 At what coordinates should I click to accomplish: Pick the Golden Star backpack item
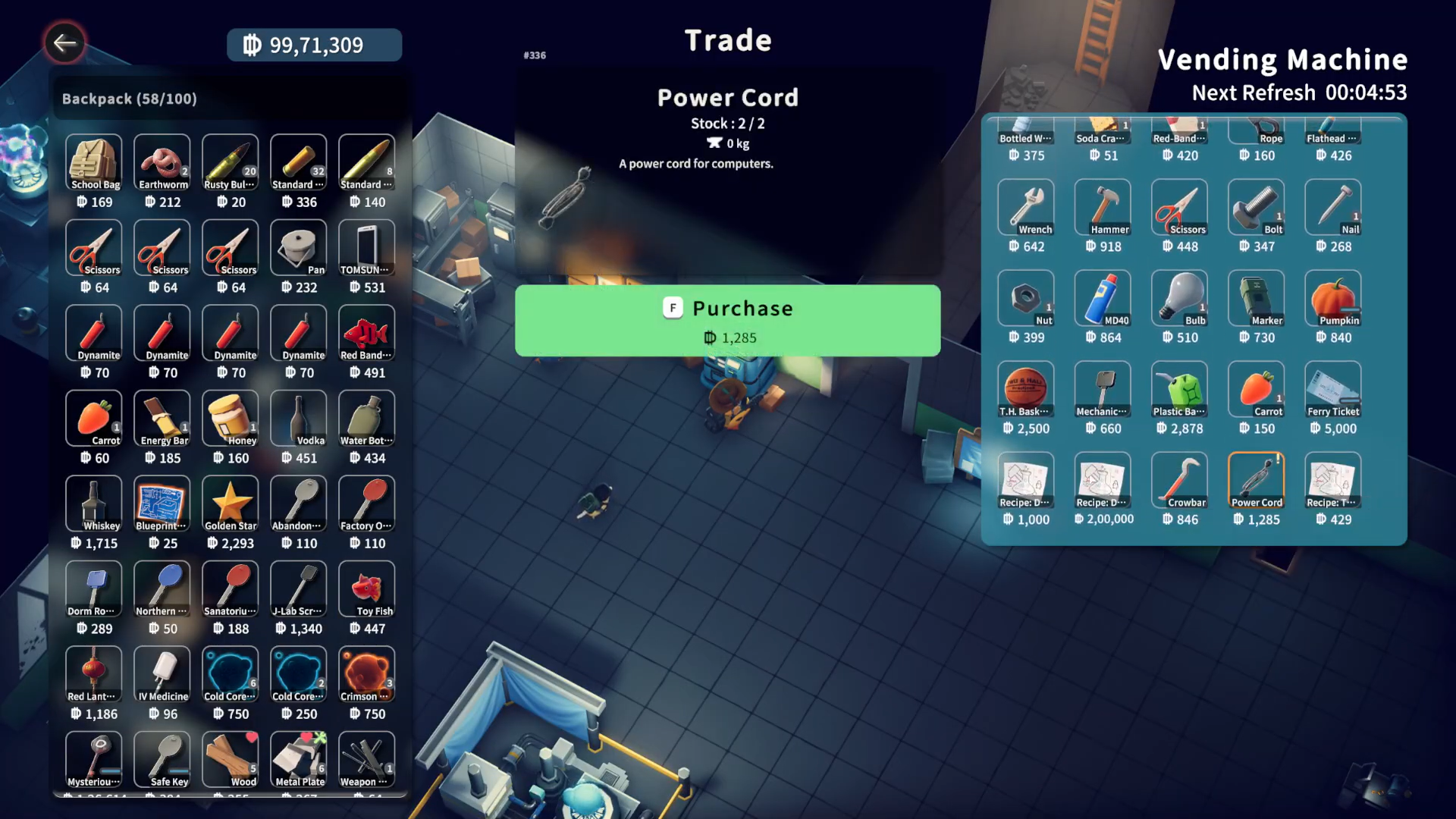(x=231, y=504)
